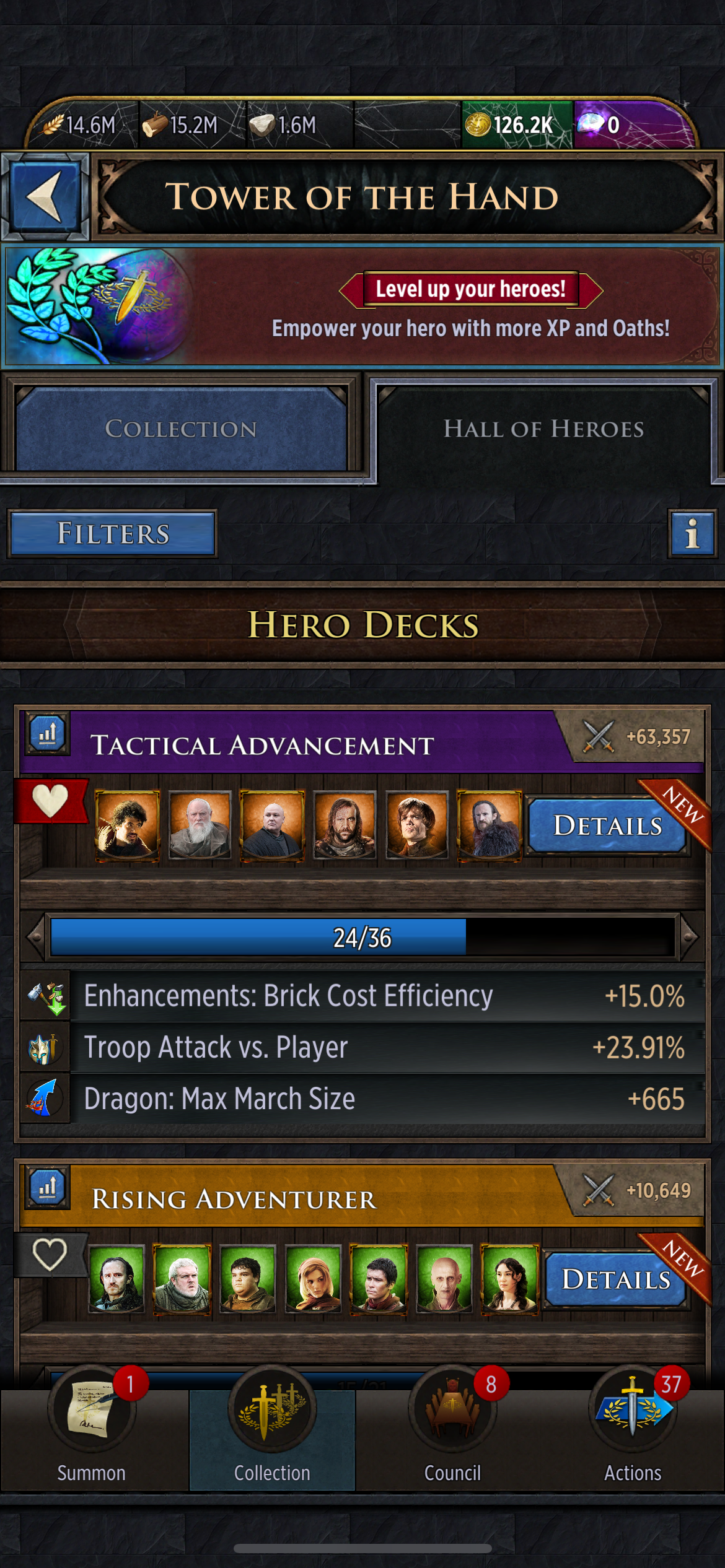View Tactical Advancement stats chart icon
This screenshot has height=1568, width=725.
coord(48,734)
